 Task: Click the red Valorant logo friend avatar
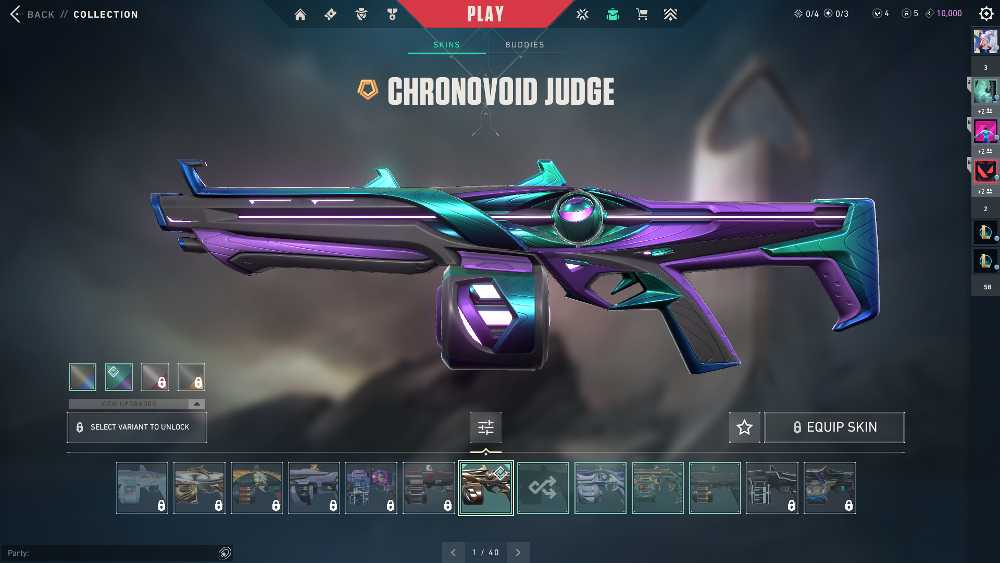(x=985, y=170)
